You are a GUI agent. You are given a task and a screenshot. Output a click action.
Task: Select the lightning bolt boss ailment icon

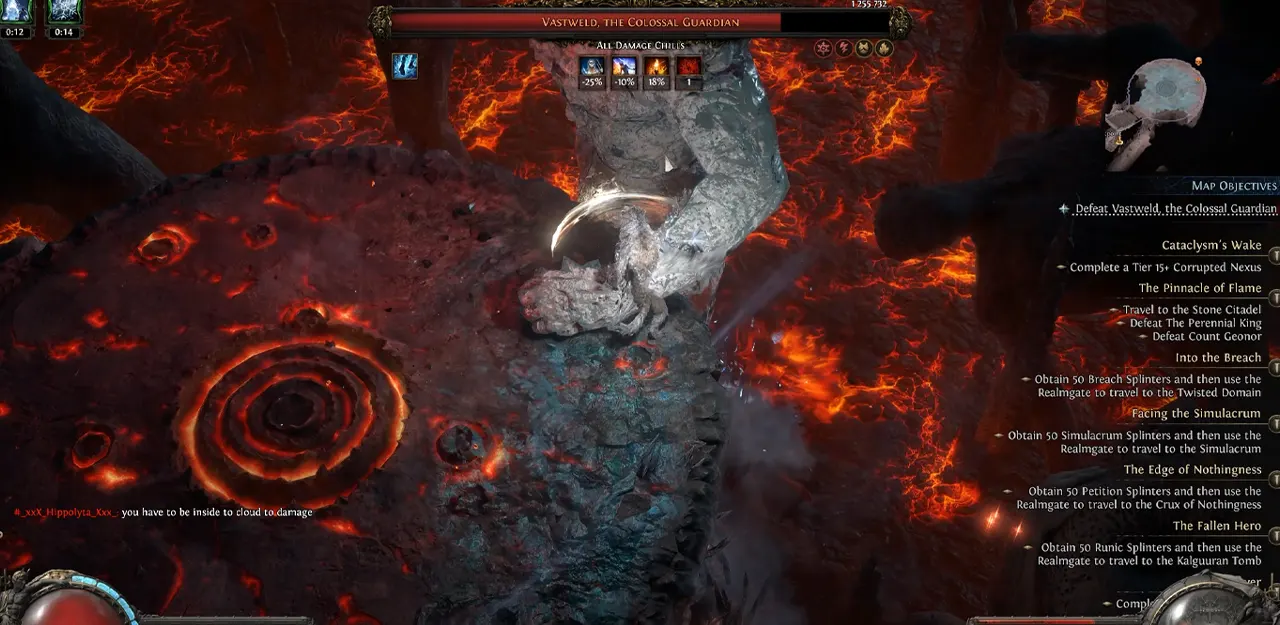coord(843,48)
